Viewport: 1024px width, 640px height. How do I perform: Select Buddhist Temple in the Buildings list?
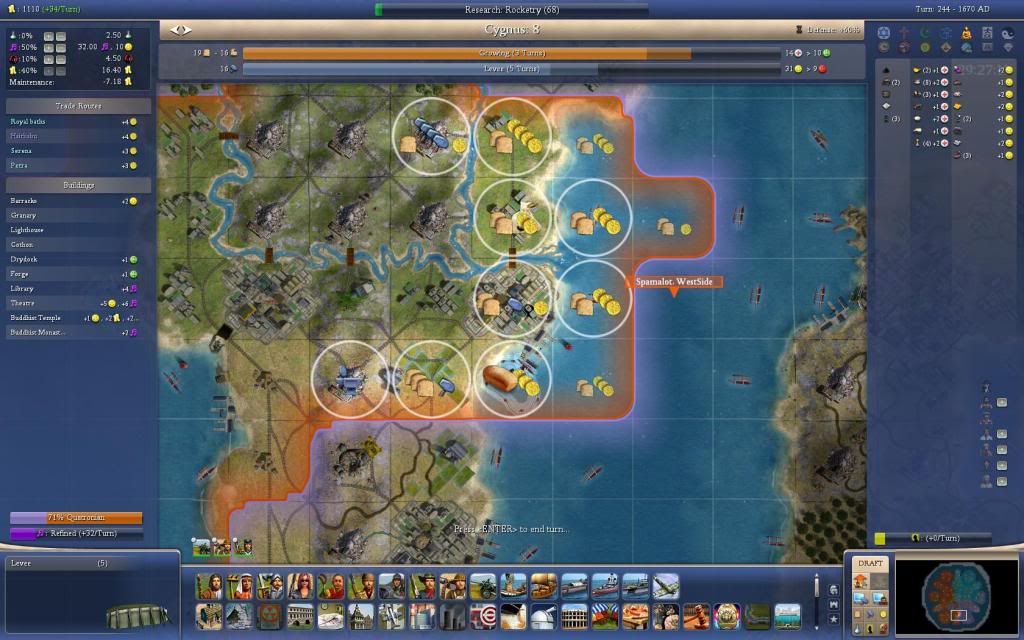[x=35, y=317]
